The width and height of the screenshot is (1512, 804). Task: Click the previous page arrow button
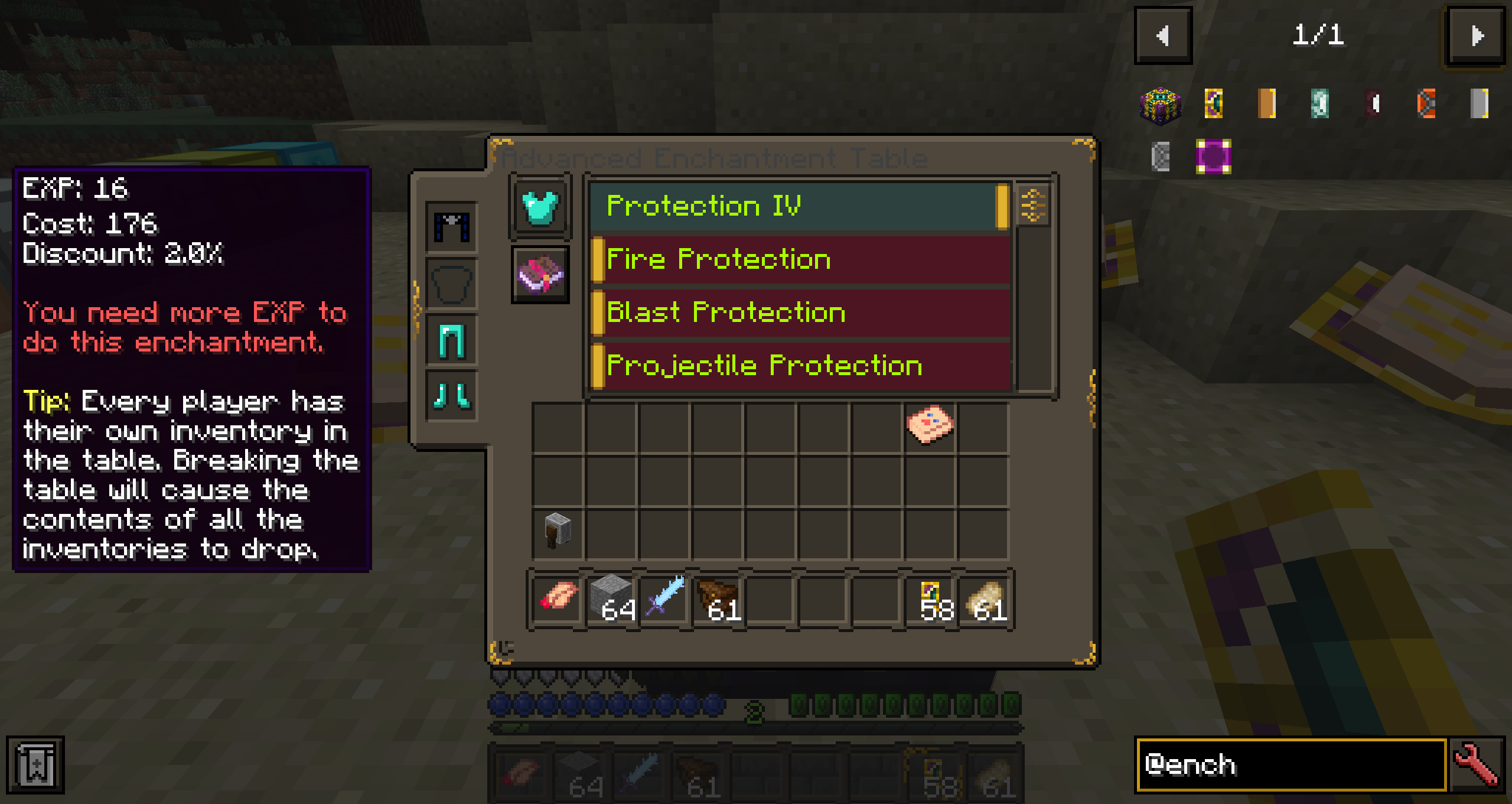click(1163, 35)
